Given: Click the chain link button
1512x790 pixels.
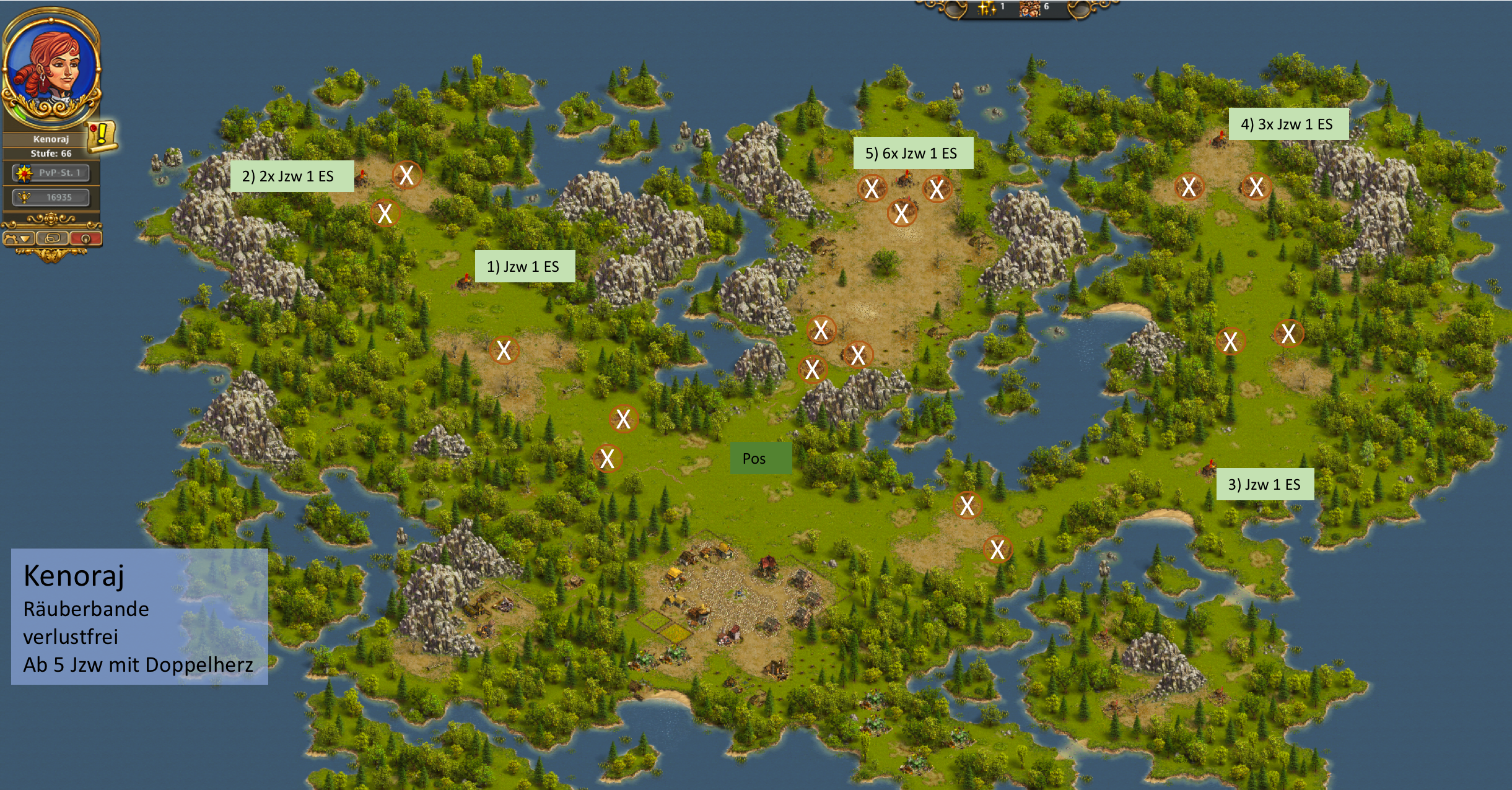Looking at the screenshot, I should coord(53,238).
